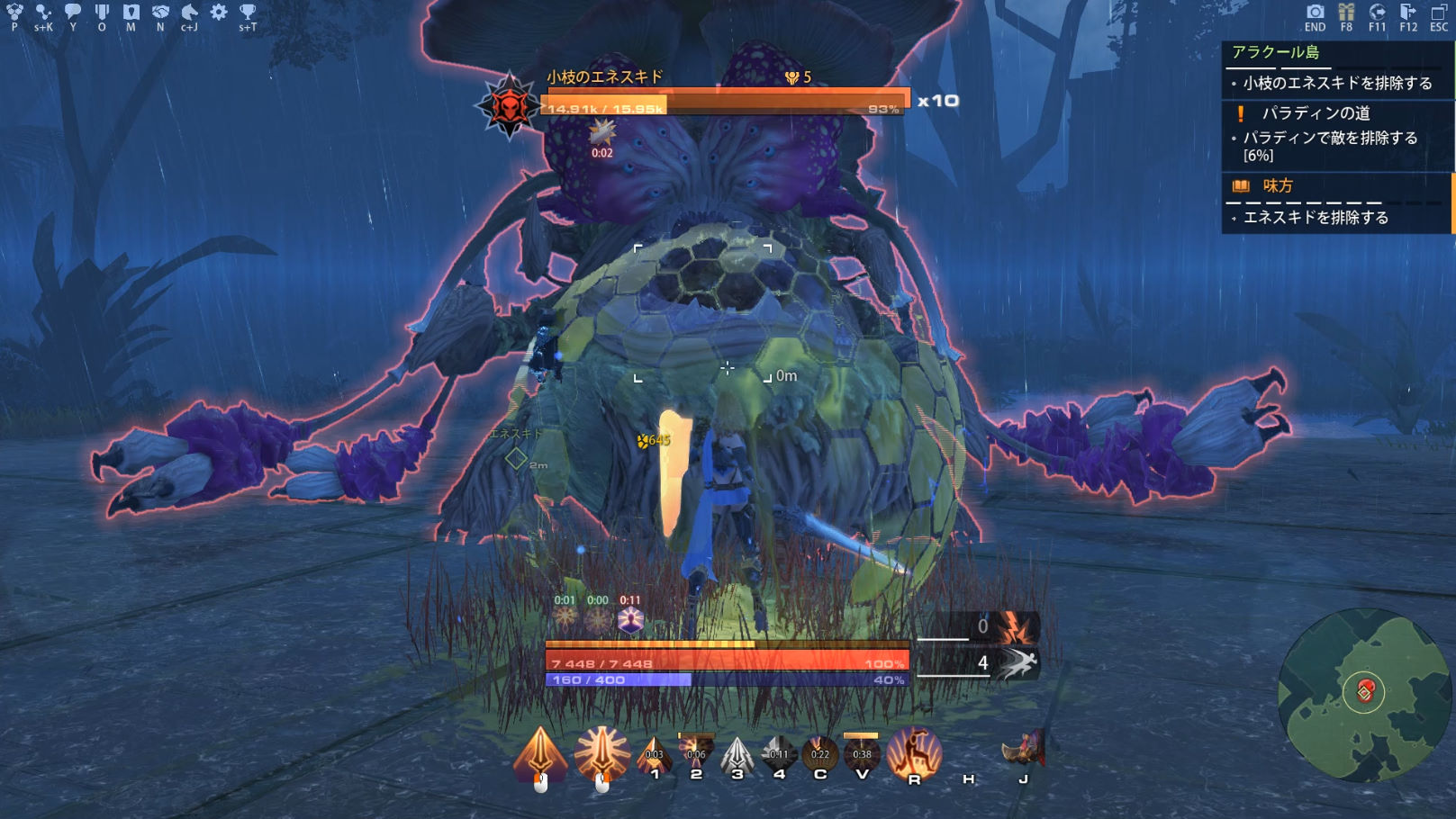Open the speech bubble chat icon

click(73, 12)
